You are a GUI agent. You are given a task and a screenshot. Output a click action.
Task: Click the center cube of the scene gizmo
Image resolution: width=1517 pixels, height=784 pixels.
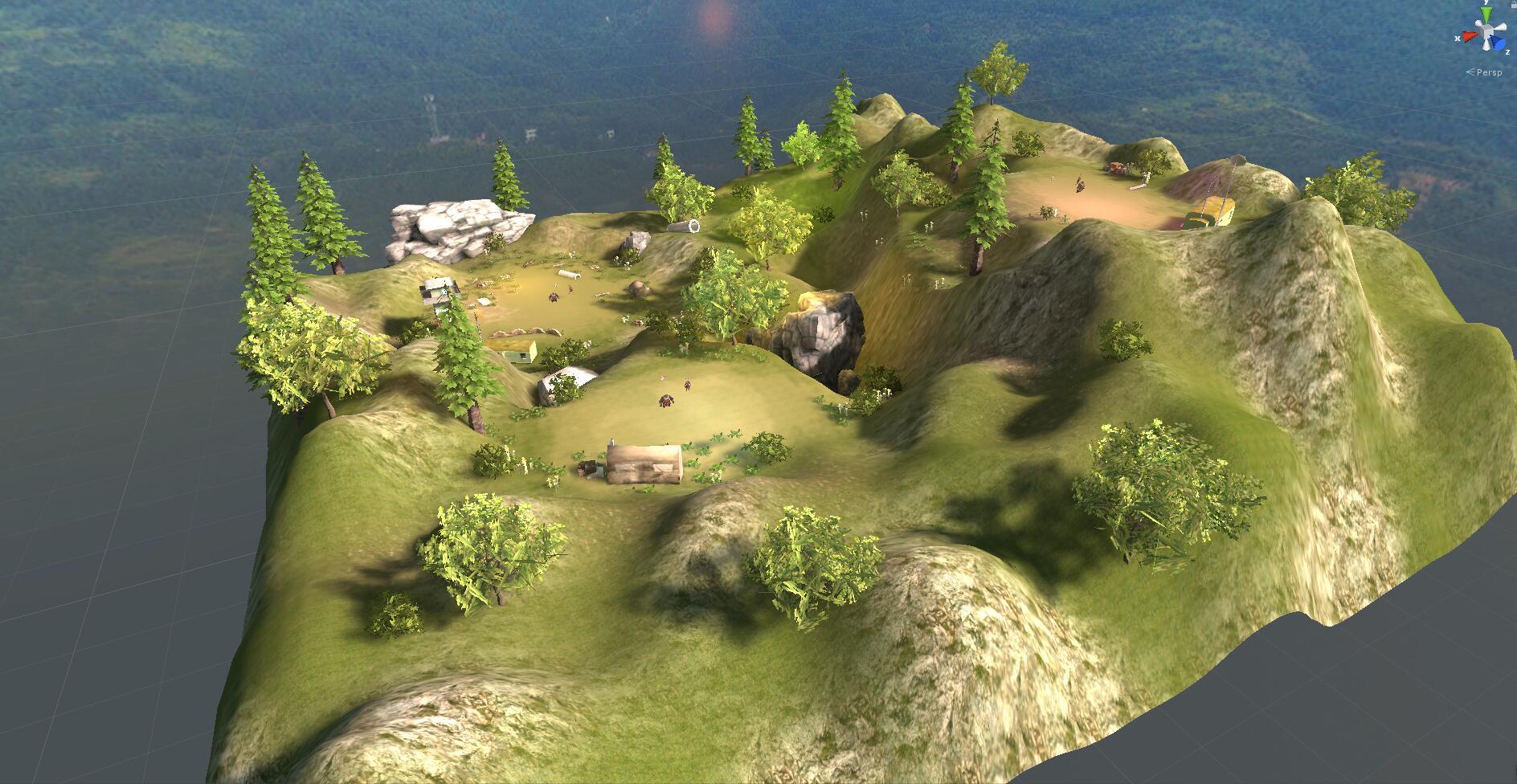pyautogui.click(x=1487, y=29)
